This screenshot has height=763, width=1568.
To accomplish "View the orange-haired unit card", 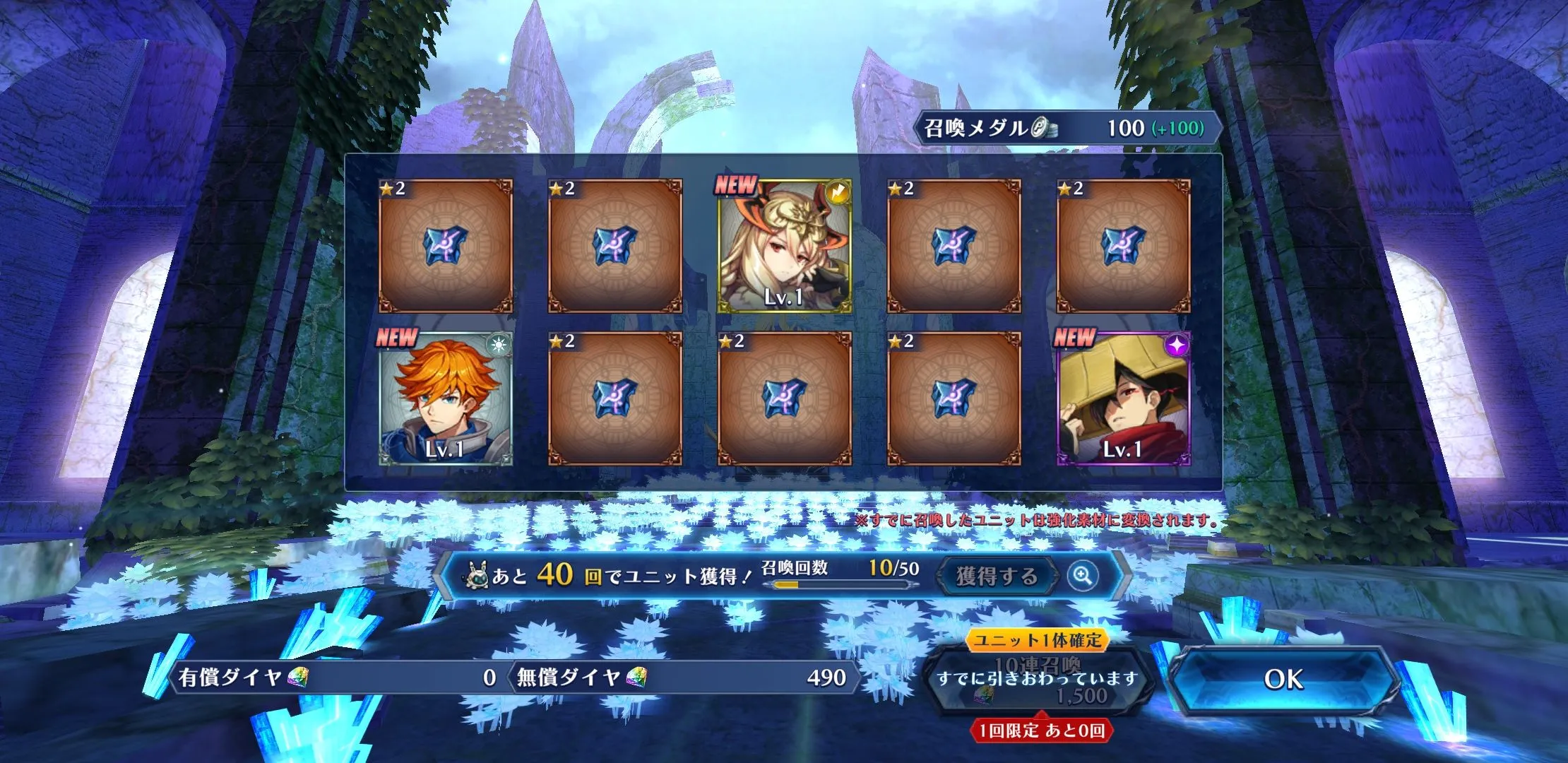I will pyautogui.click(x=446, y=398).
